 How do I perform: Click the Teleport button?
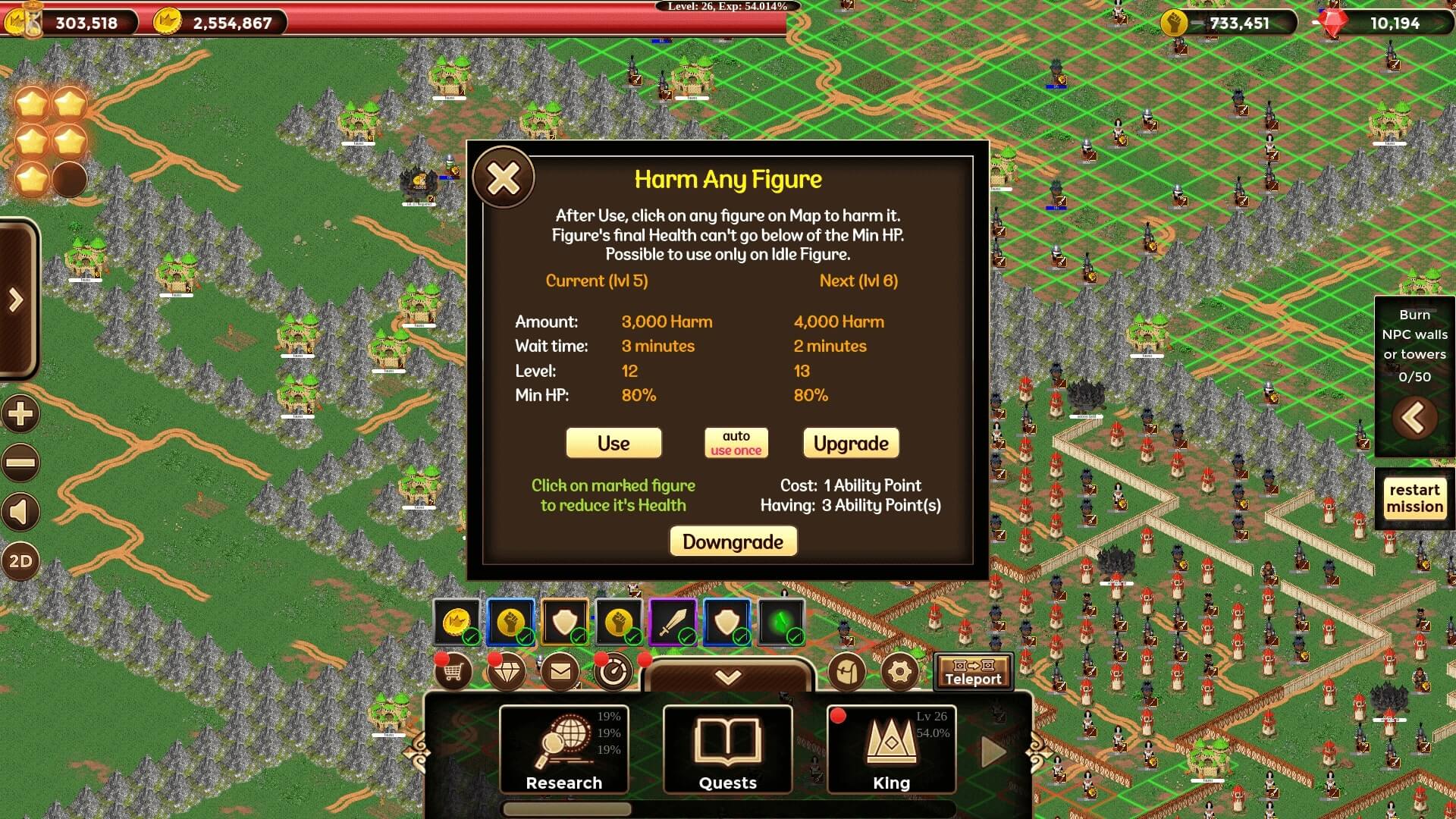pos(973,672)
